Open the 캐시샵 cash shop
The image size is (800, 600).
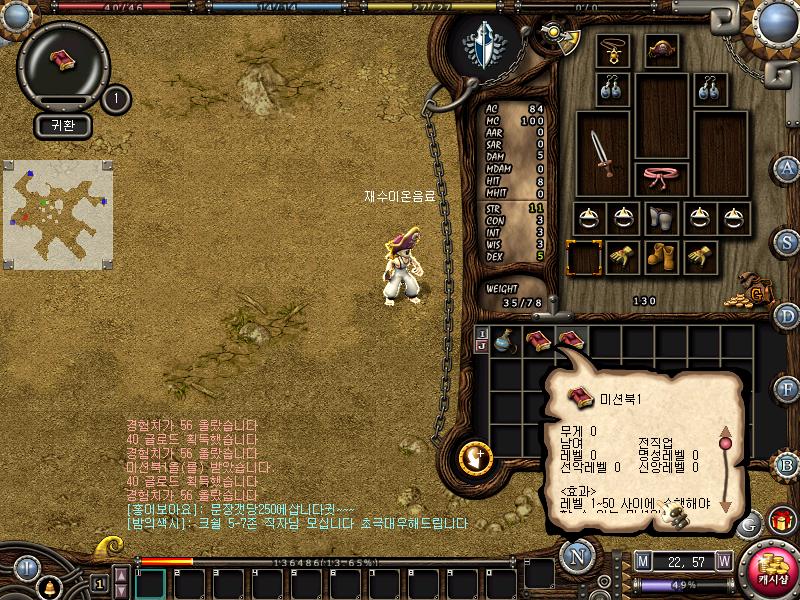(x=771, y=568)
